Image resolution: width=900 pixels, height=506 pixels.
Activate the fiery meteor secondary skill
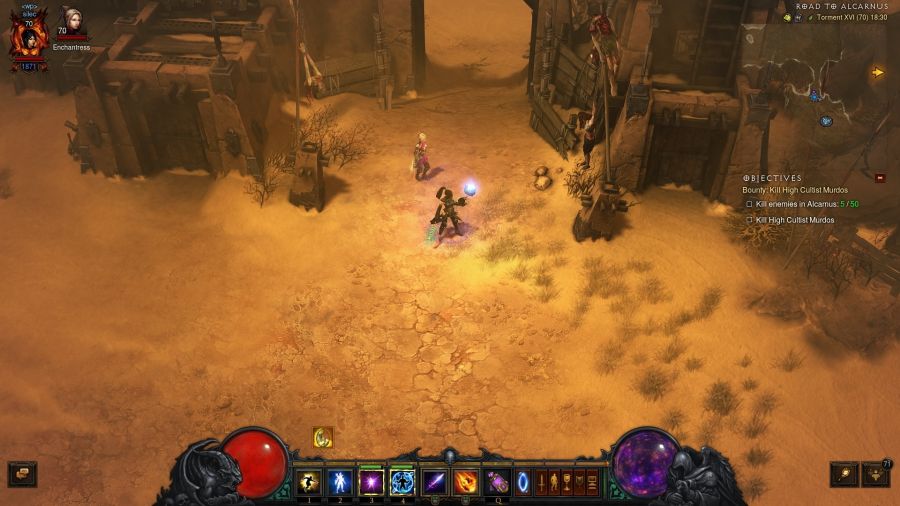pos(465,482)
